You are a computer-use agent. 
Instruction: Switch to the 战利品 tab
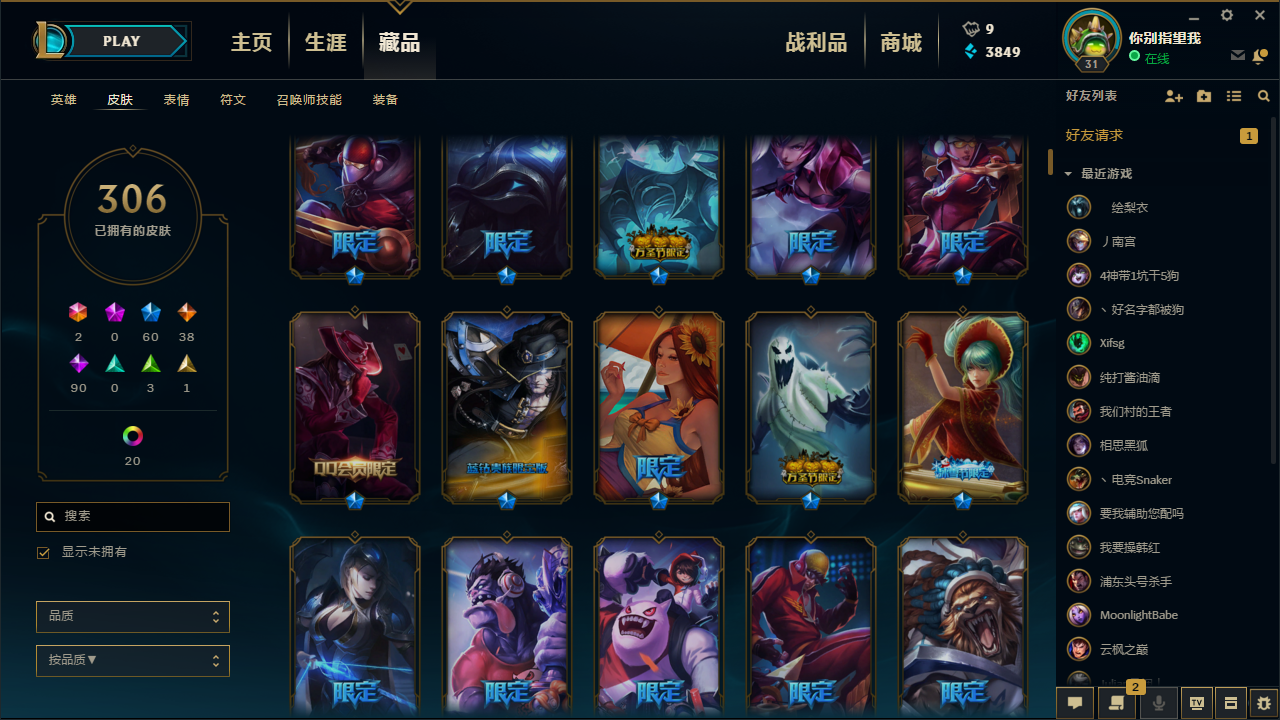coord(816,42)
